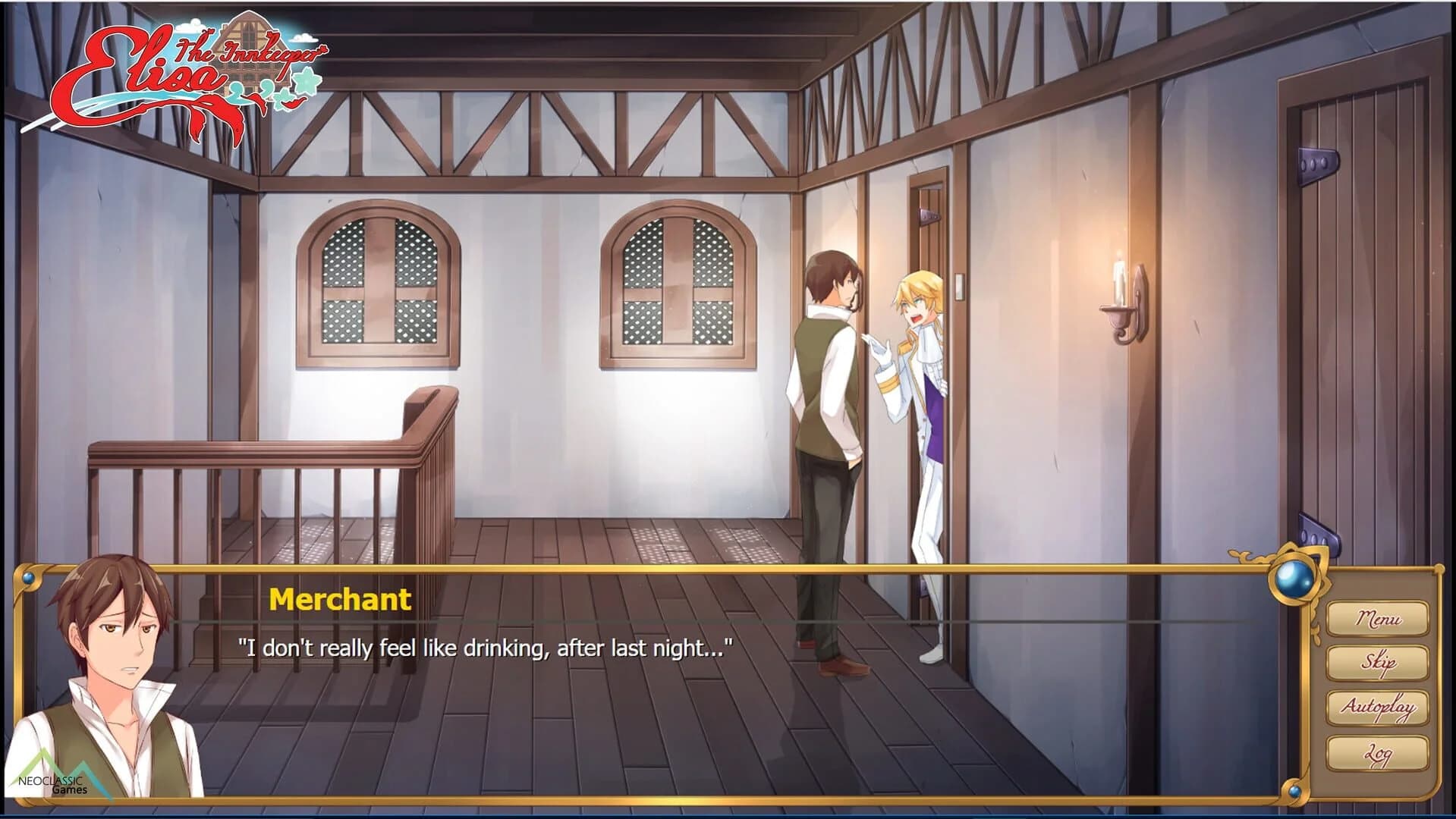Open the in-game Menu
The height and width of the screenshot is (819, 1456).
[1378, 617]
